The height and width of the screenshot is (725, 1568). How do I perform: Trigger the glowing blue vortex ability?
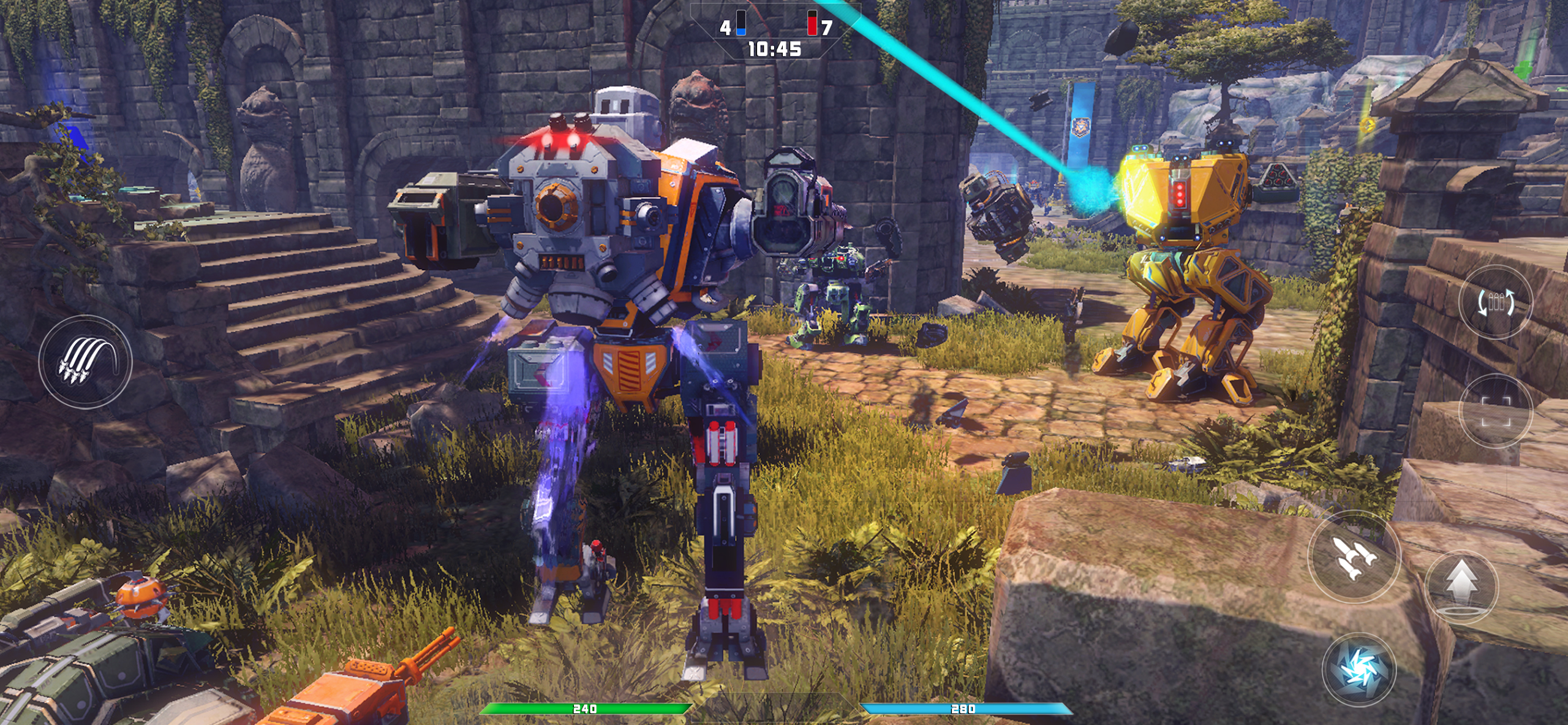click(x=1359, y=669)
